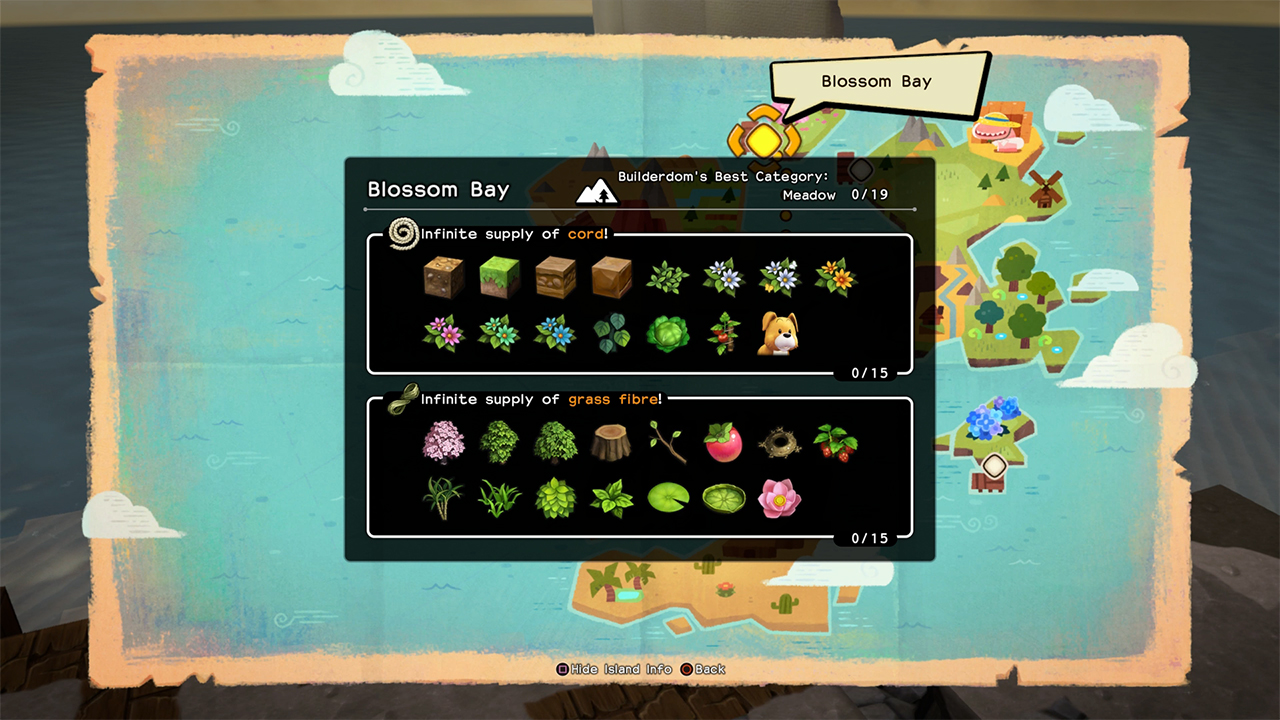This screenshot has width=1280, height=720.
Task: Select the white diamond marker near the hydrangeas
Action: 993,466
